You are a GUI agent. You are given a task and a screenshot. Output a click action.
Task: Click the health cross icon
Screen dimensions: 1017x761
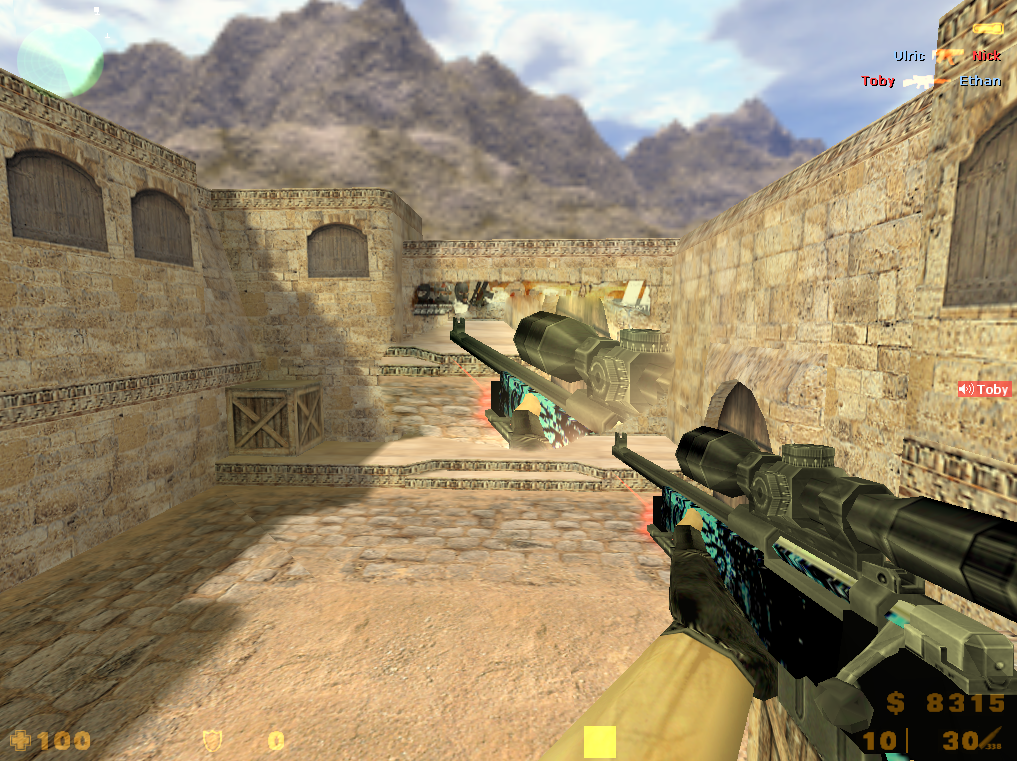pyautogui.click(x=20, y=741)
